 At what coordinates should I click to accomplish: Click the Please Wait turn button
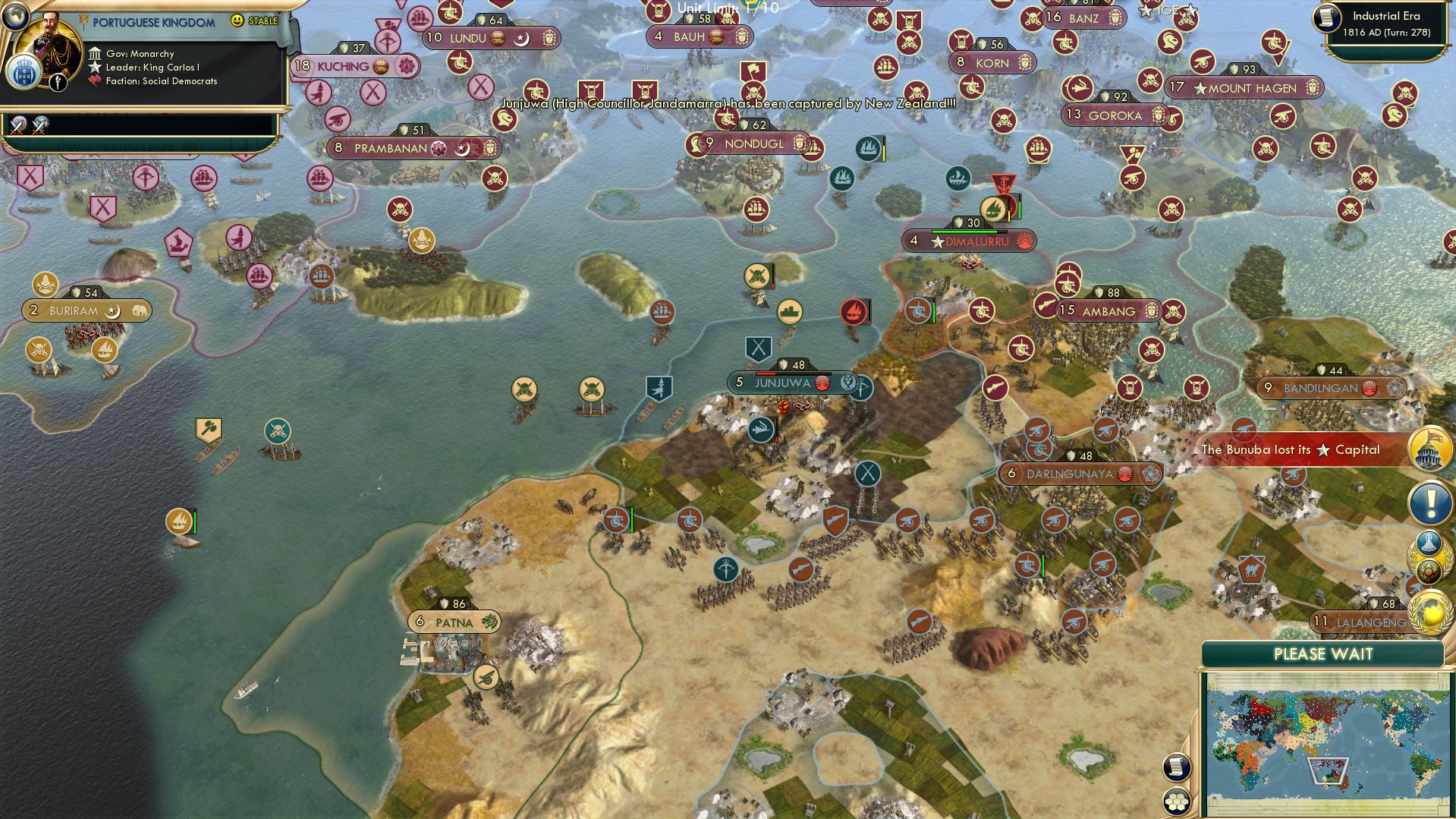pyautogui.click(x=1322, y=654)
